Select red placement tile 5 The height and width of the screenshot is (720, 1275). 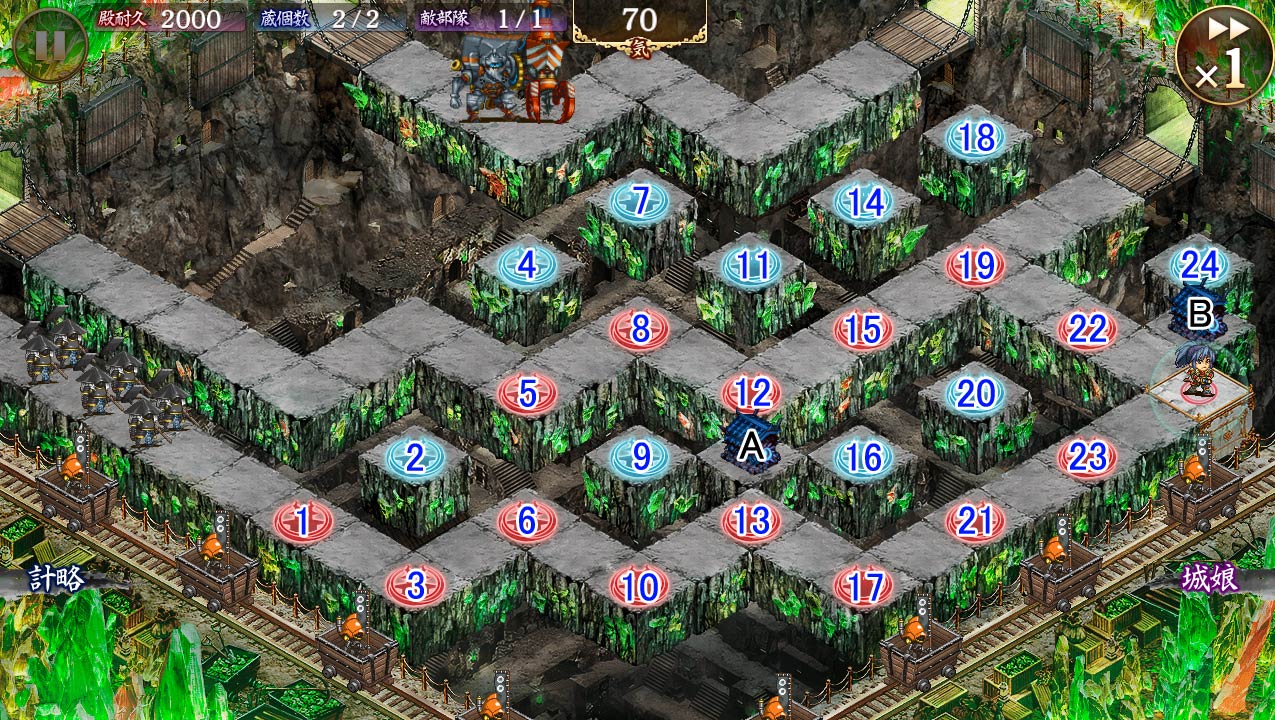click(526, 394)
